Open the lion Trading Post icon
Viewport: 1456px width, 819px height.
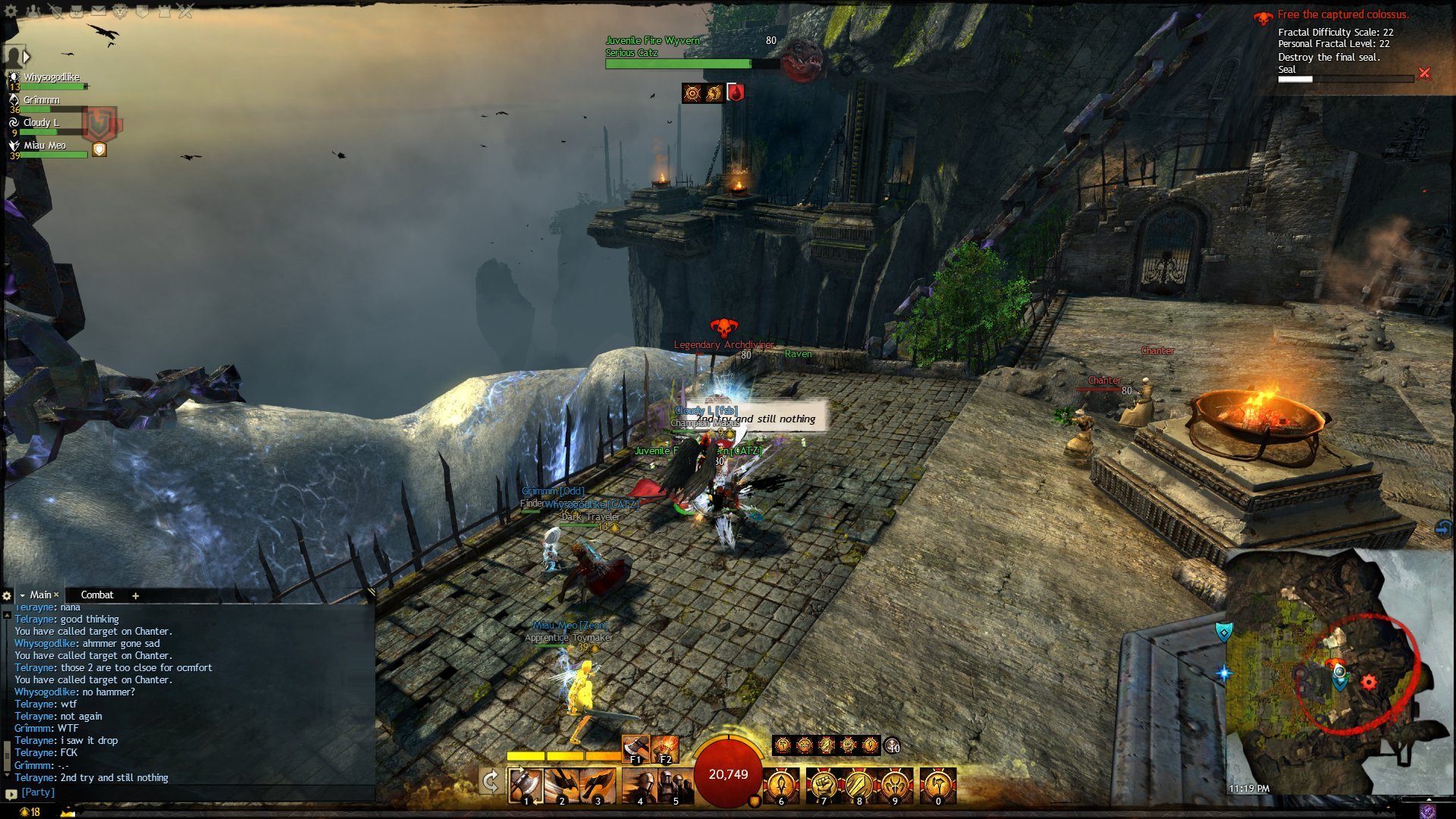point(121,11)
